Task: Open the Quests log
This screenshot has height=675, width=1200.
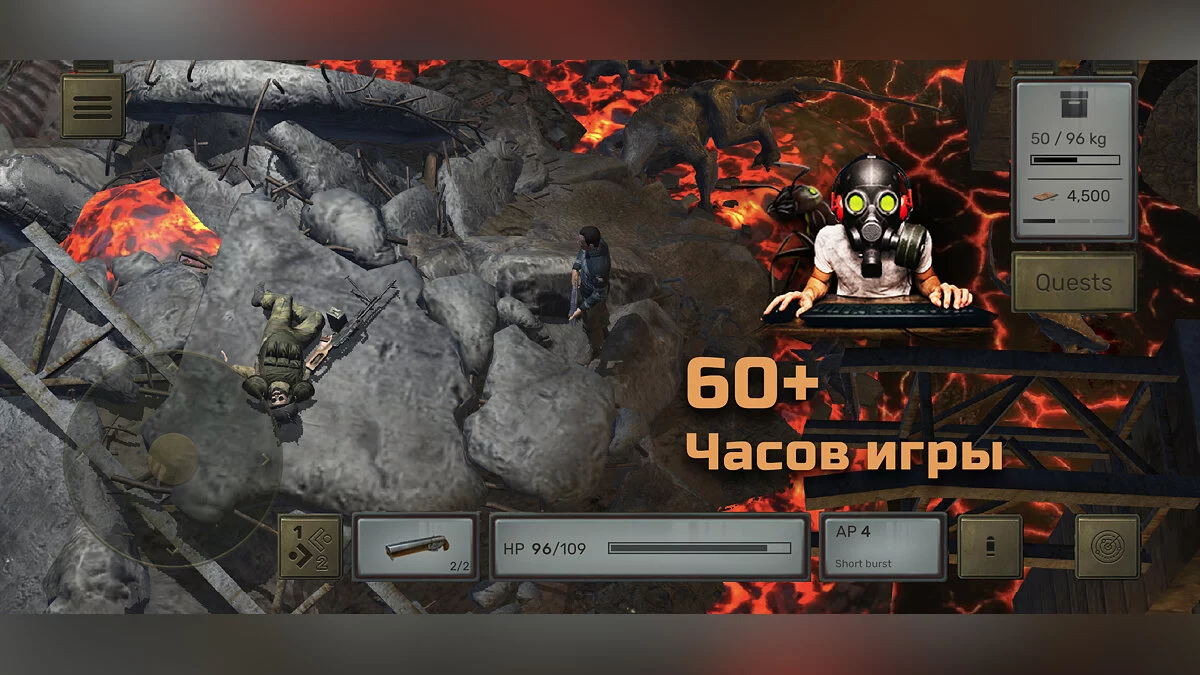Action: click(x=1074, y=282)
